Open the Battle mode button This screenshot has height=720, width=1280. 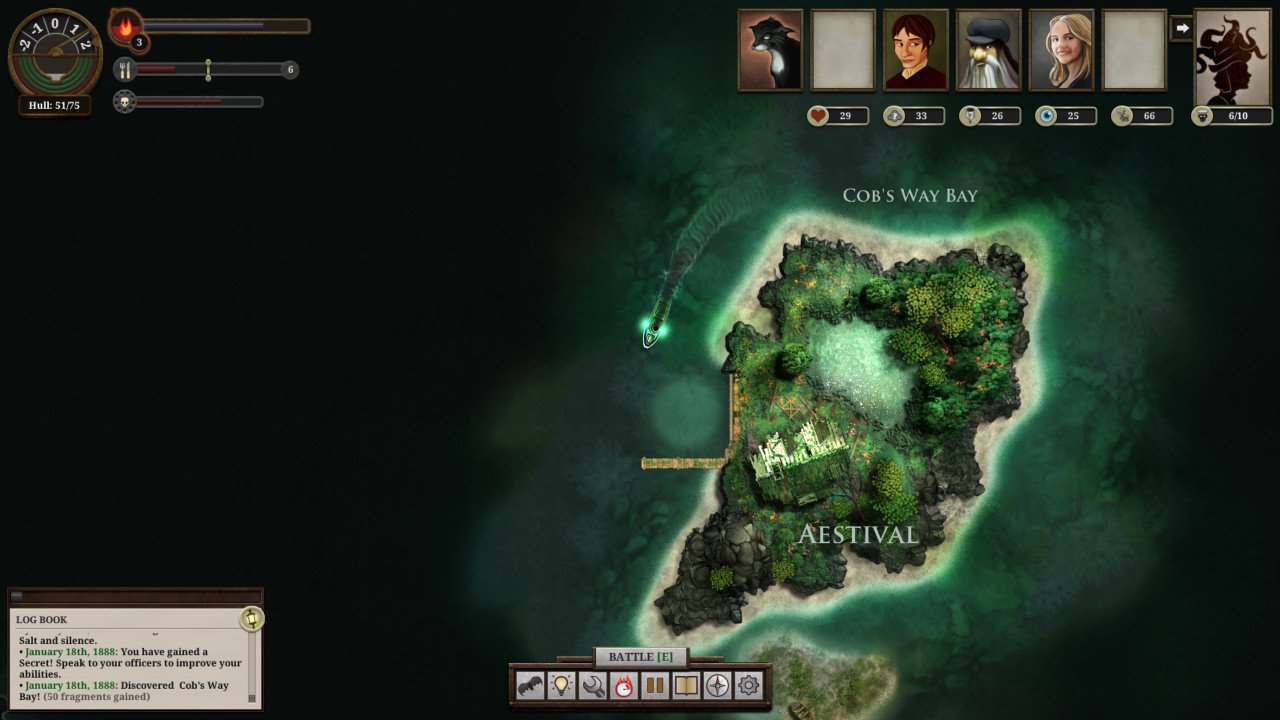[x=640, y=657]
